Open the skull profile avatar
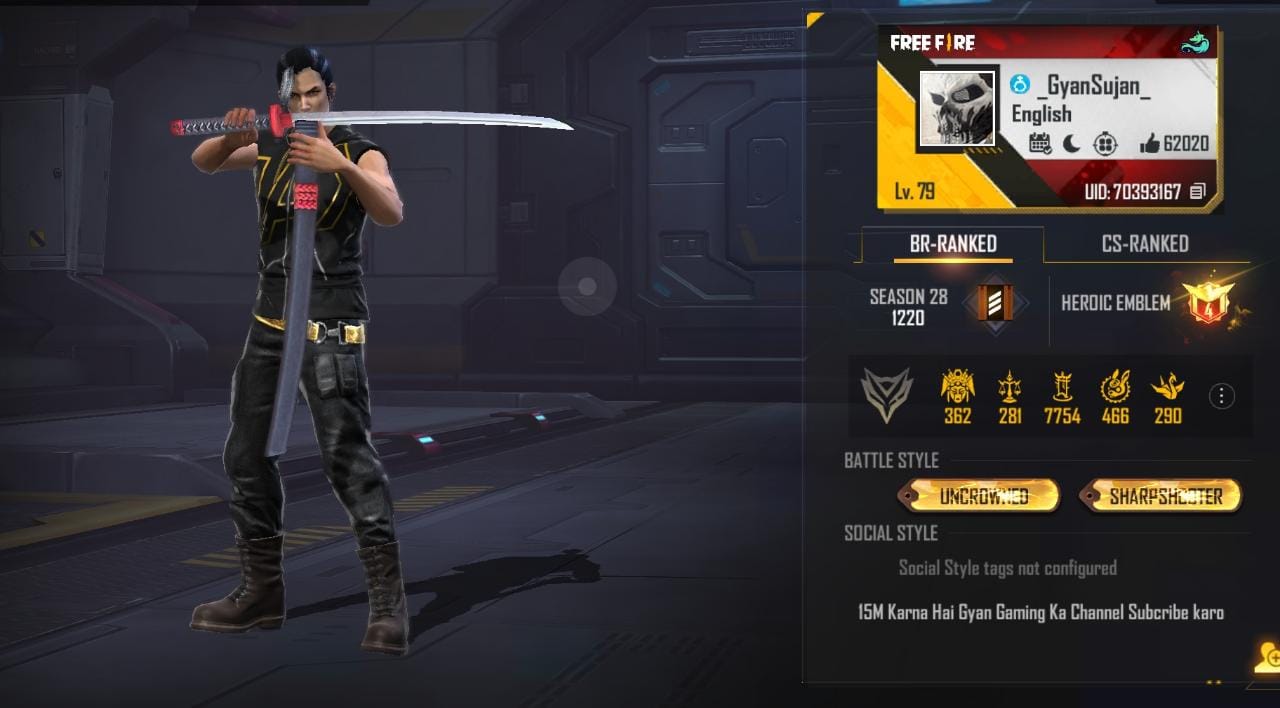The width and height of the screenshot is (1280, 708). tap(956, 109)
